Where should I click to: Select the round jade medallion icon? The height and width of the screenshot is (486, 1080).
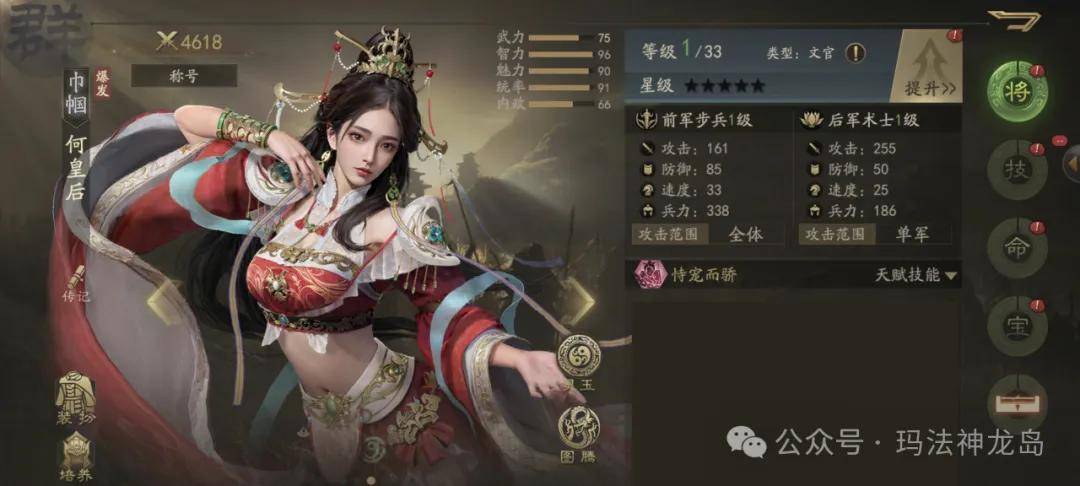click(579, 357)
